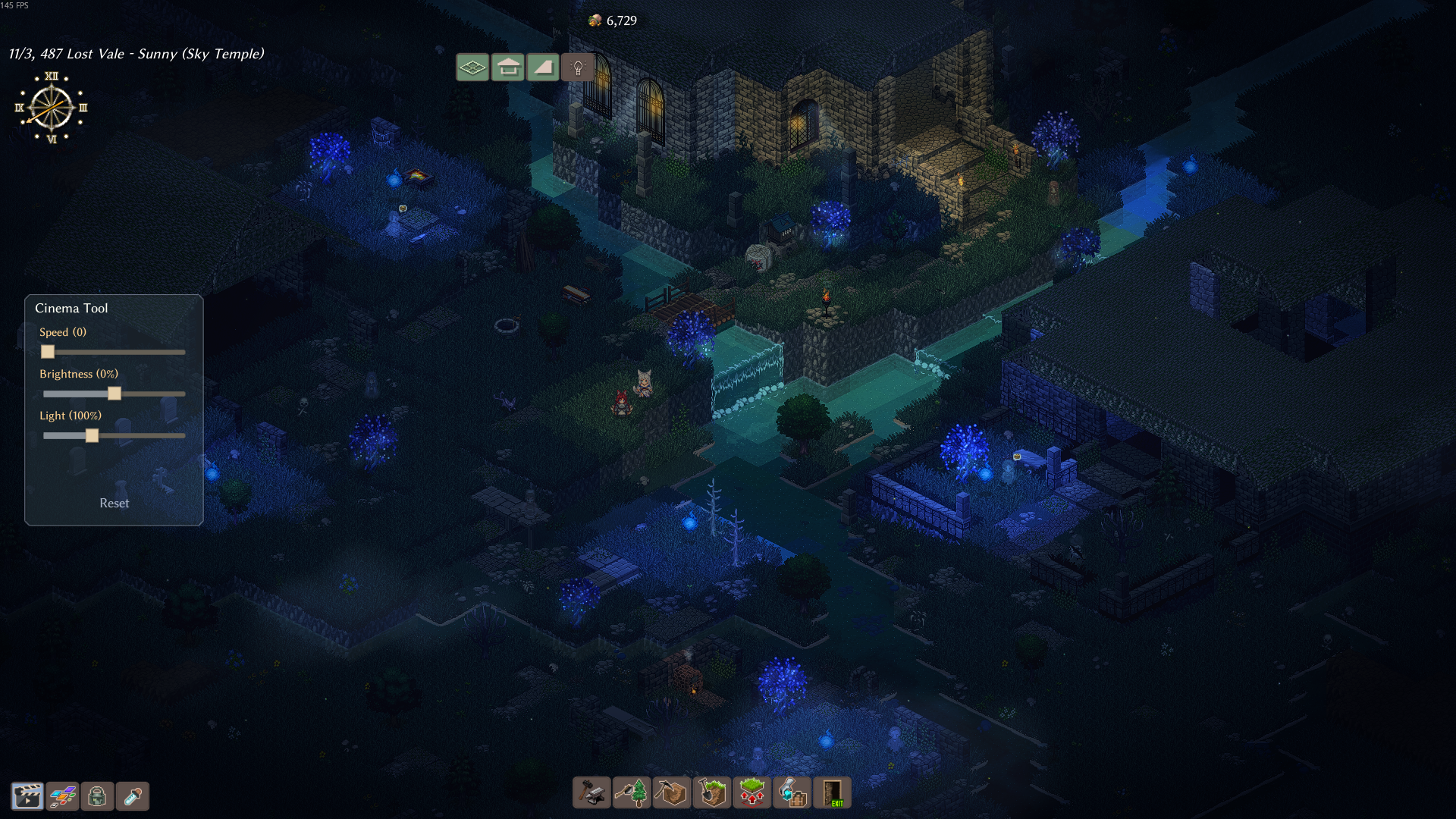The width and height of the screenshot is (1456, 819).
Task: Toggle the slope view button
Action: [x=543, y=67]
